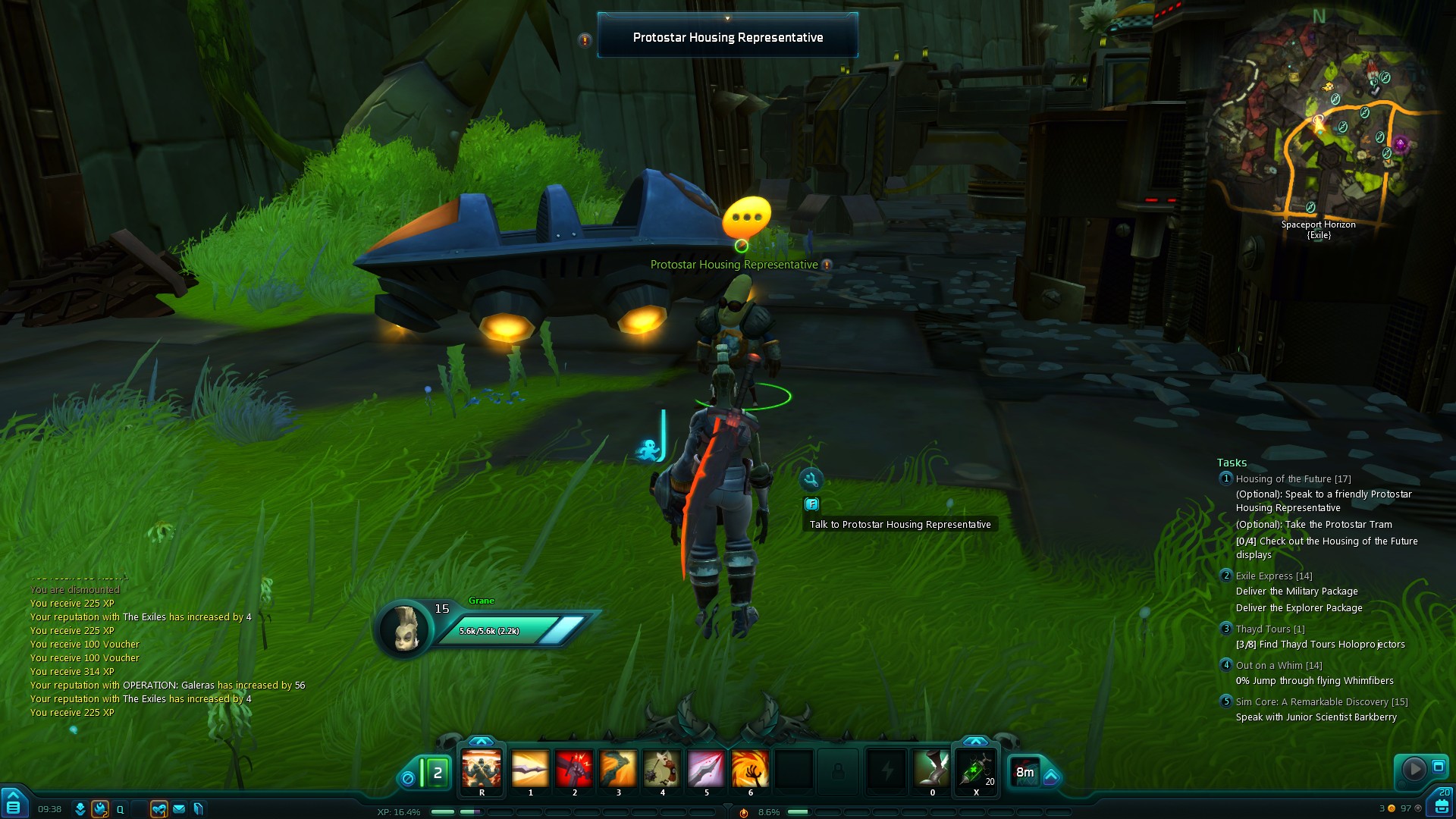Use the blade thrust ability in slot 1
Image resolution: width=1456 pixels, height=819 pixels.
pos(530,769)
